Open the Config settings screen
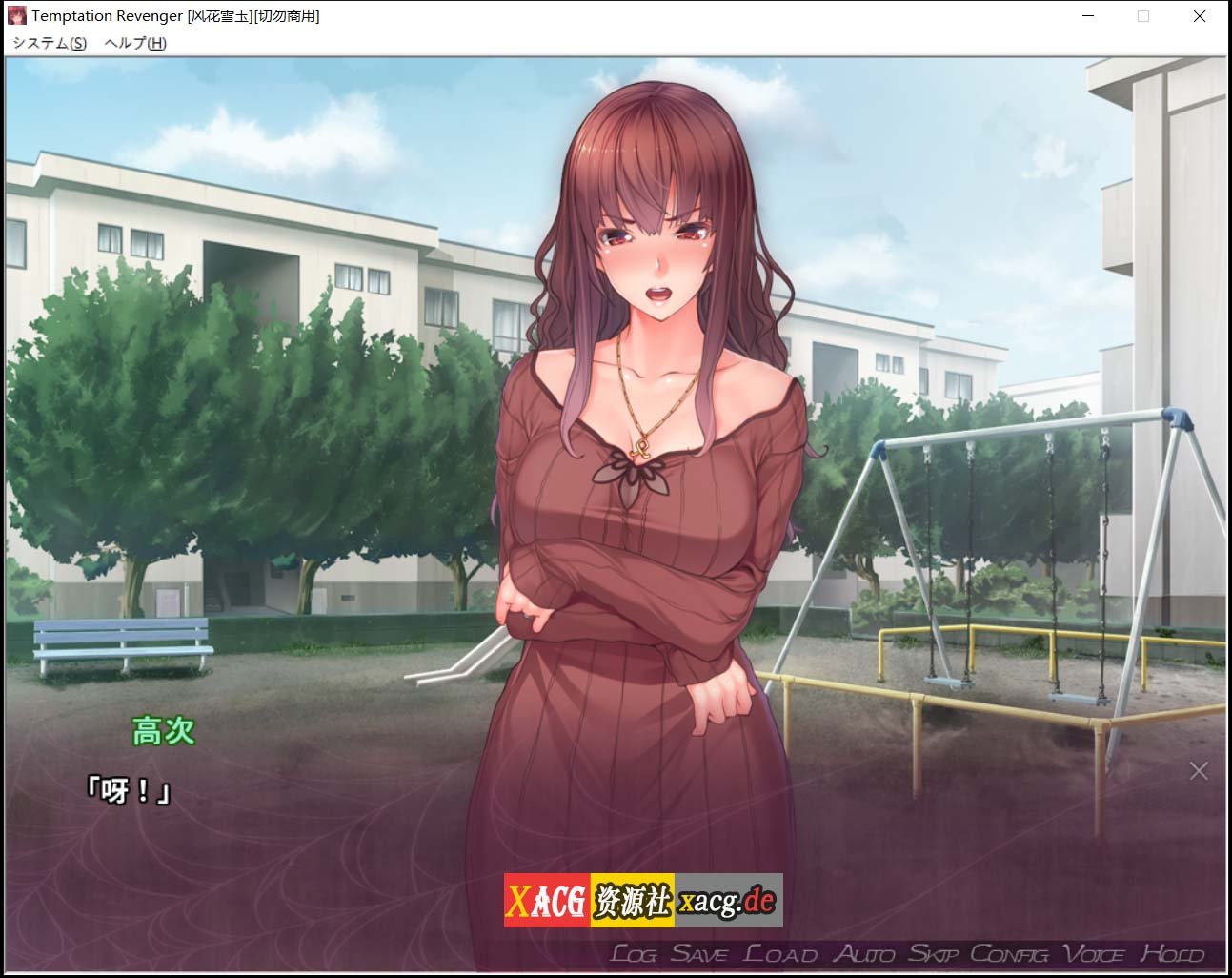This screenshot has height=978, width=1232. (1009, 952)
